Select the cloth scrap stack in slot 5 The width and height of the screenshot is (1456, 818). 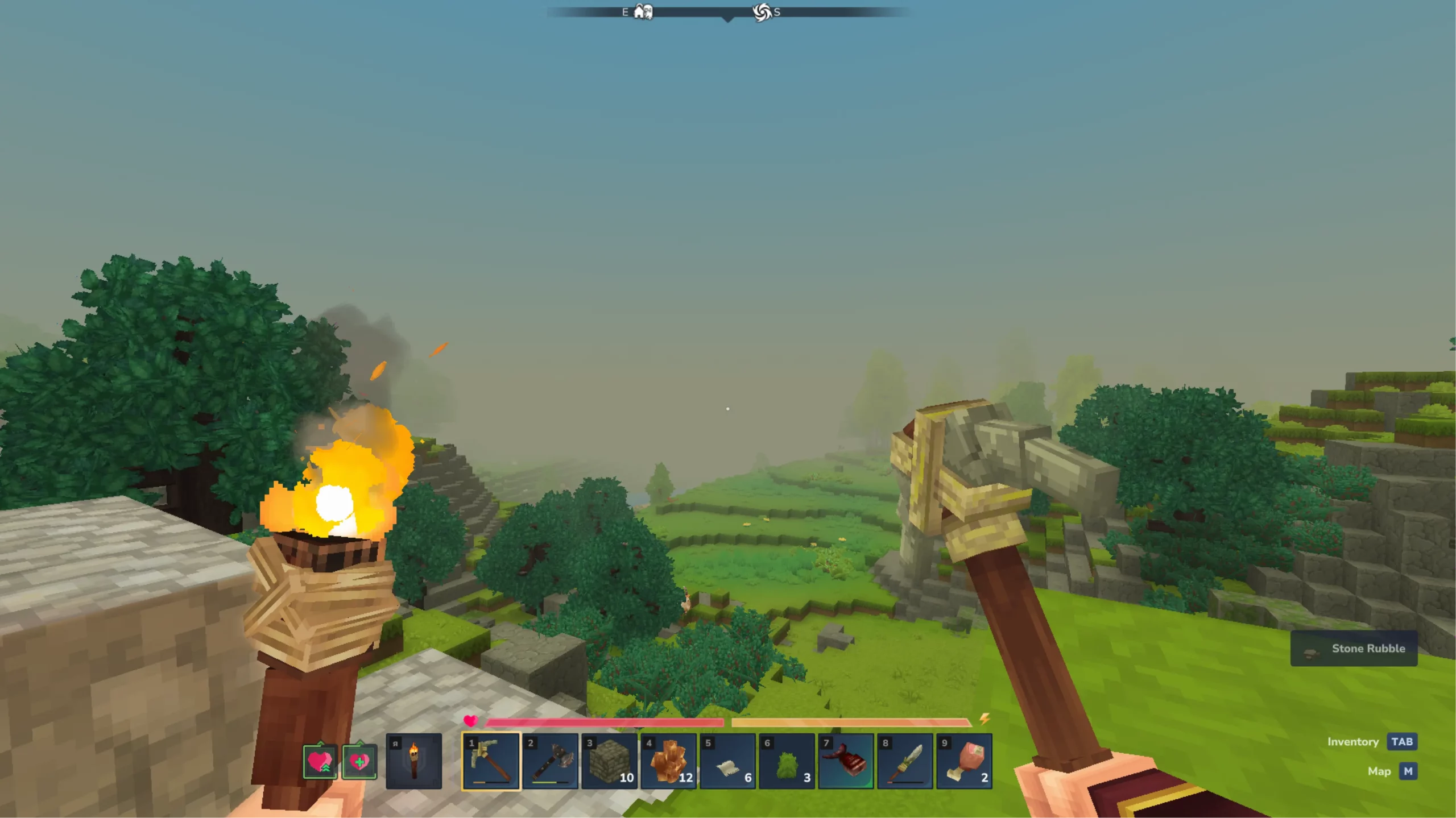click(x=727, y=761)
